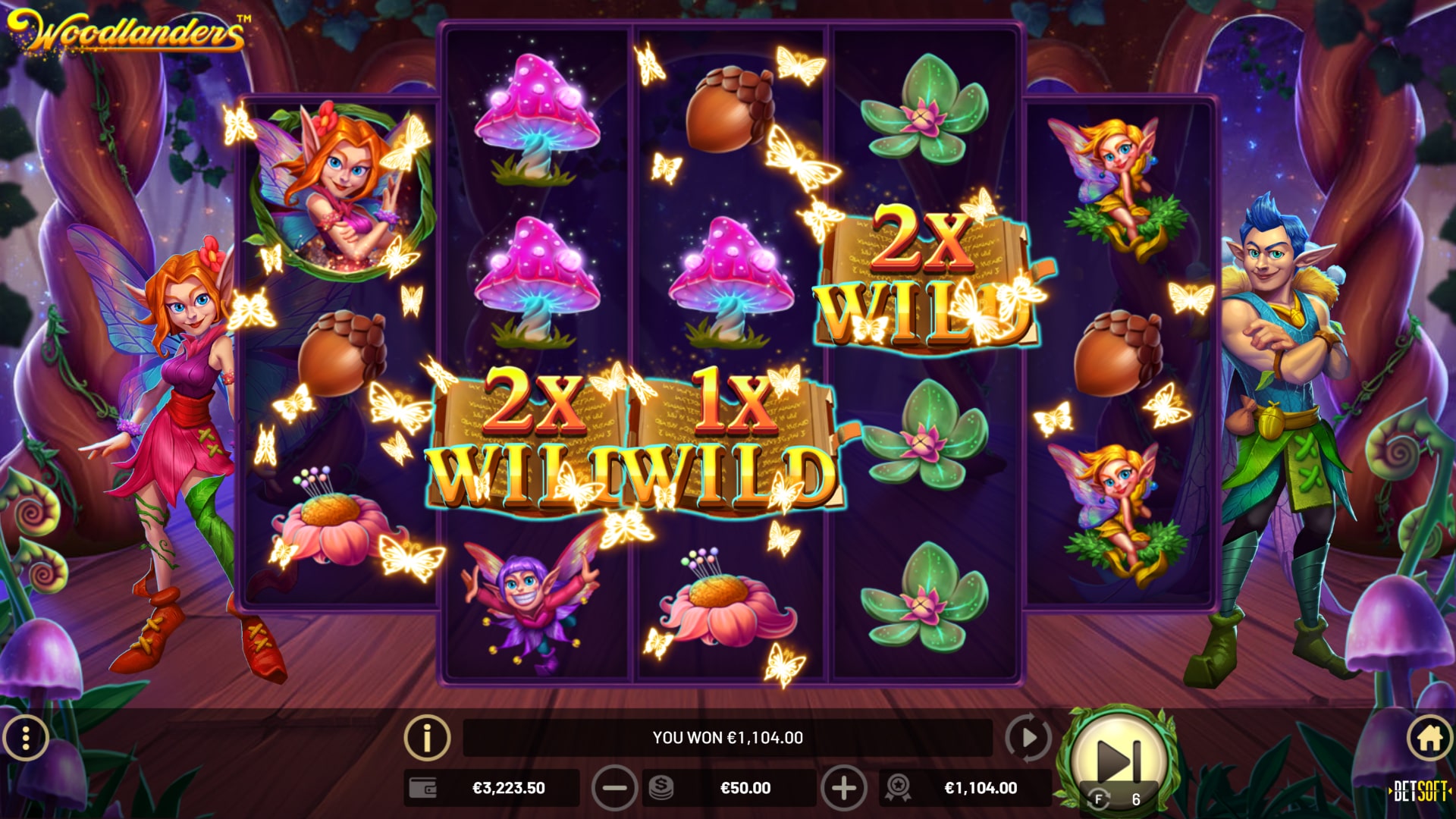Viewport: 1456px width, 819px height.
Task: Click the €50.00 bet amount display
Action: tap(747, 788)
